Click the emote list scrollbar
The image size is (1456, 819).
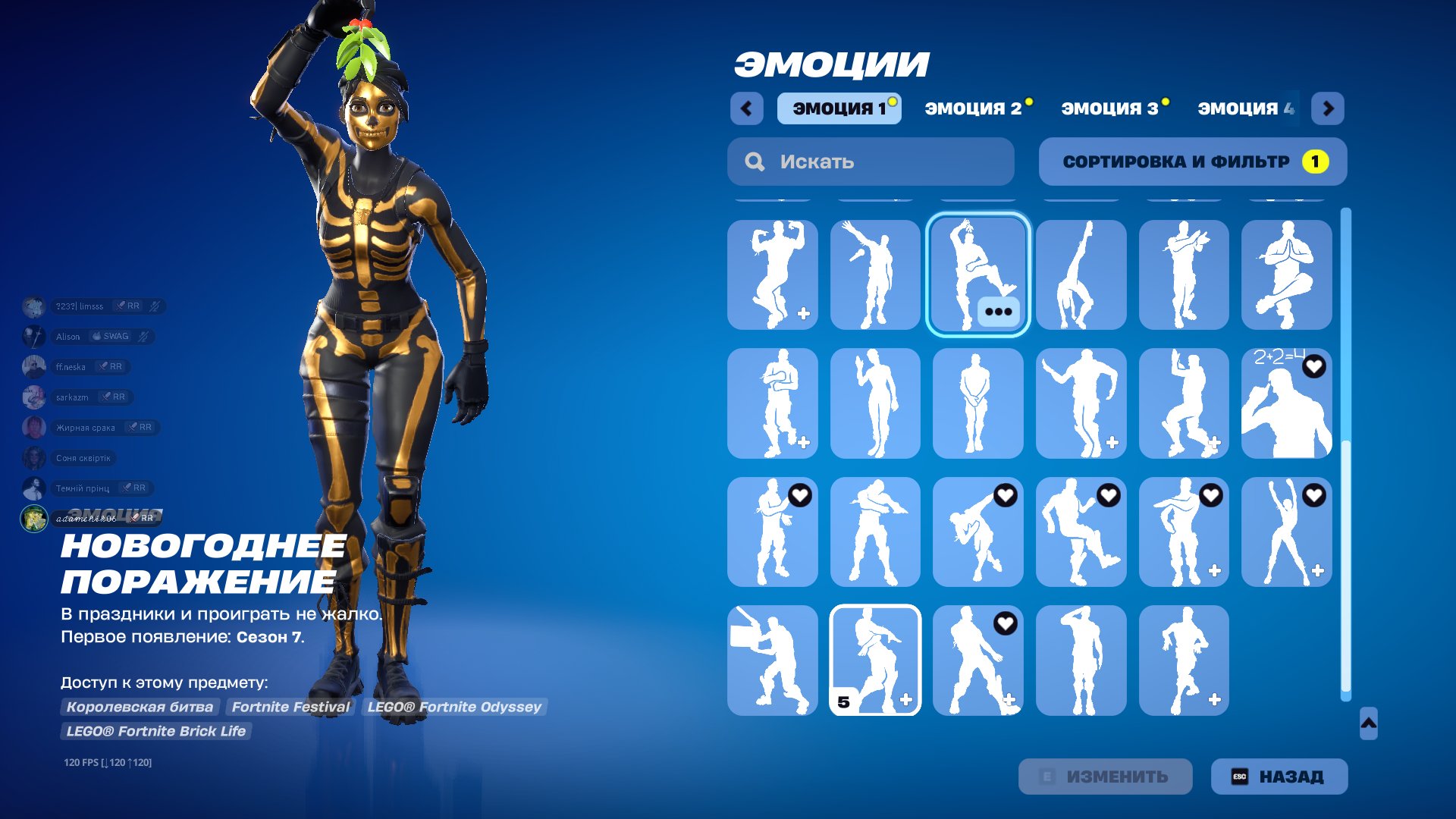tap(1346, 455)
